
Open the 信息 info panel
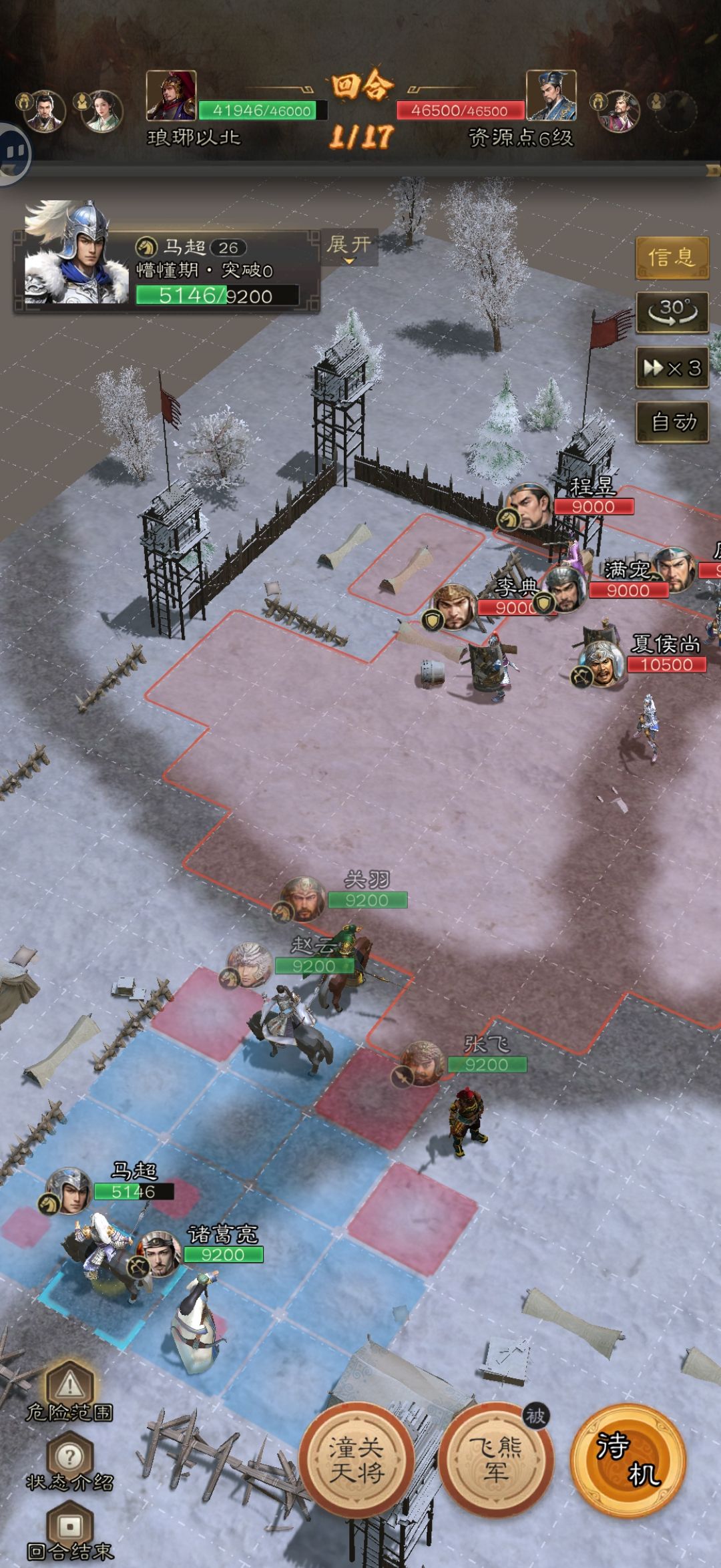[671, 257]
